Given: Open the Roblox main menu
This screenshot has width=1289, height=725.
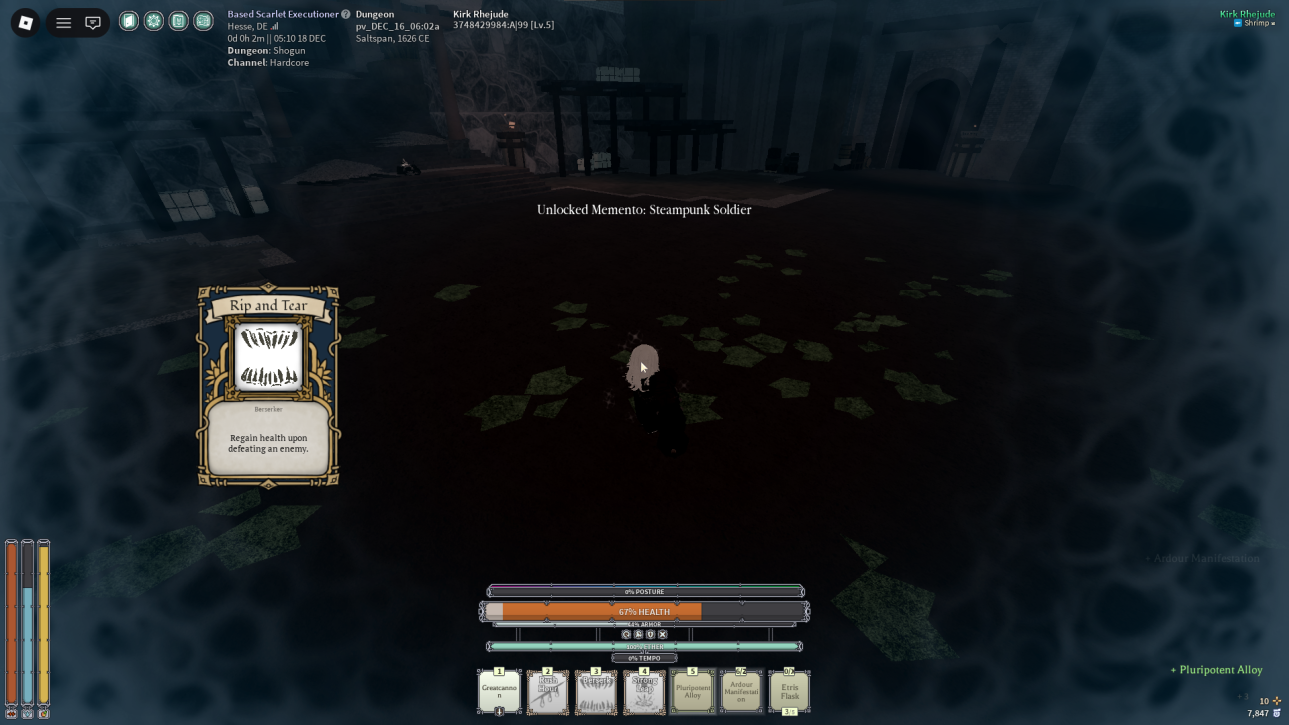Looking at the screenshot, I should point(26,22).
